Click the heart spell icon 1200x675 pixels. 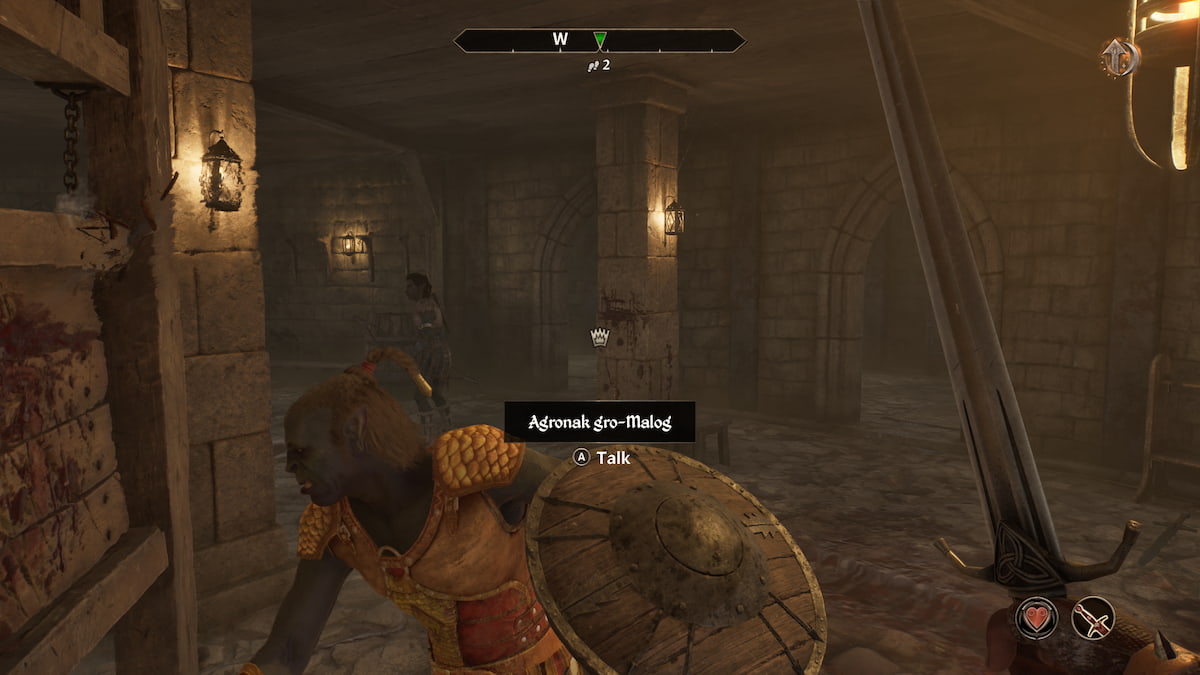(x=1036, y=617)
